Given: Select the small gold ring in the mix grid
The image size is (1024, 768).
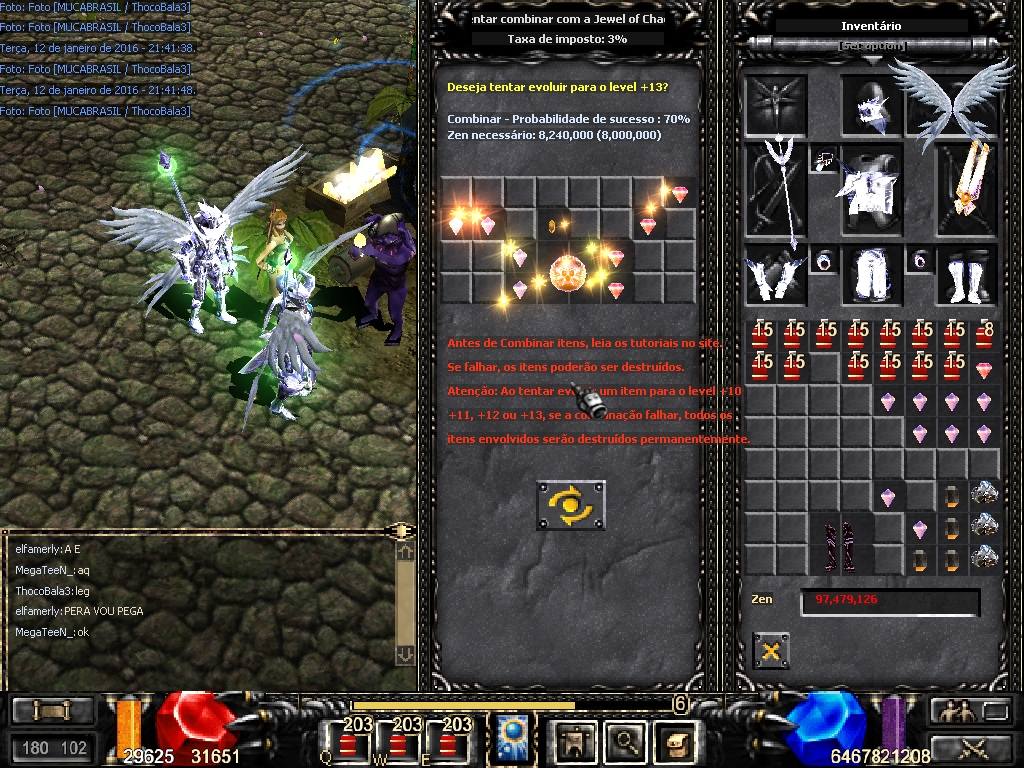Looking at the screenshot, I should coord(551,226).
